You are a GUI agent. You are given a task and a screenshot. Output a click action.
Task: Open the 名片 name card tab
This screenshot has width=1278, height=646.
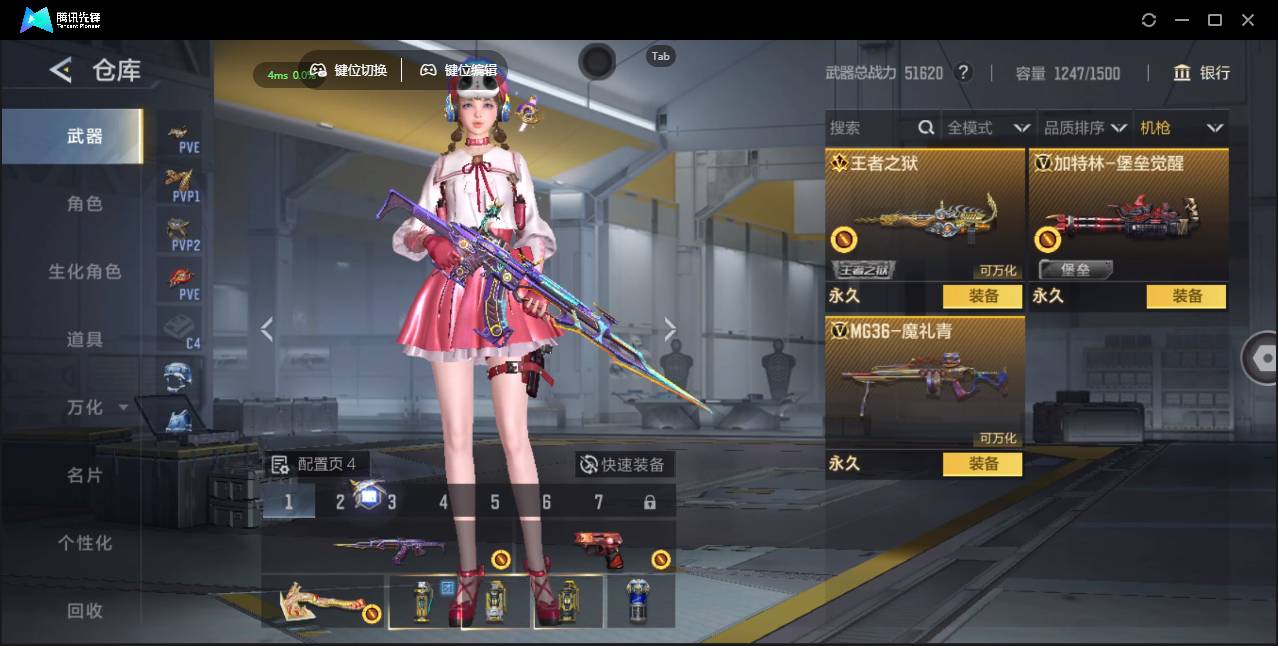[85, 475]
